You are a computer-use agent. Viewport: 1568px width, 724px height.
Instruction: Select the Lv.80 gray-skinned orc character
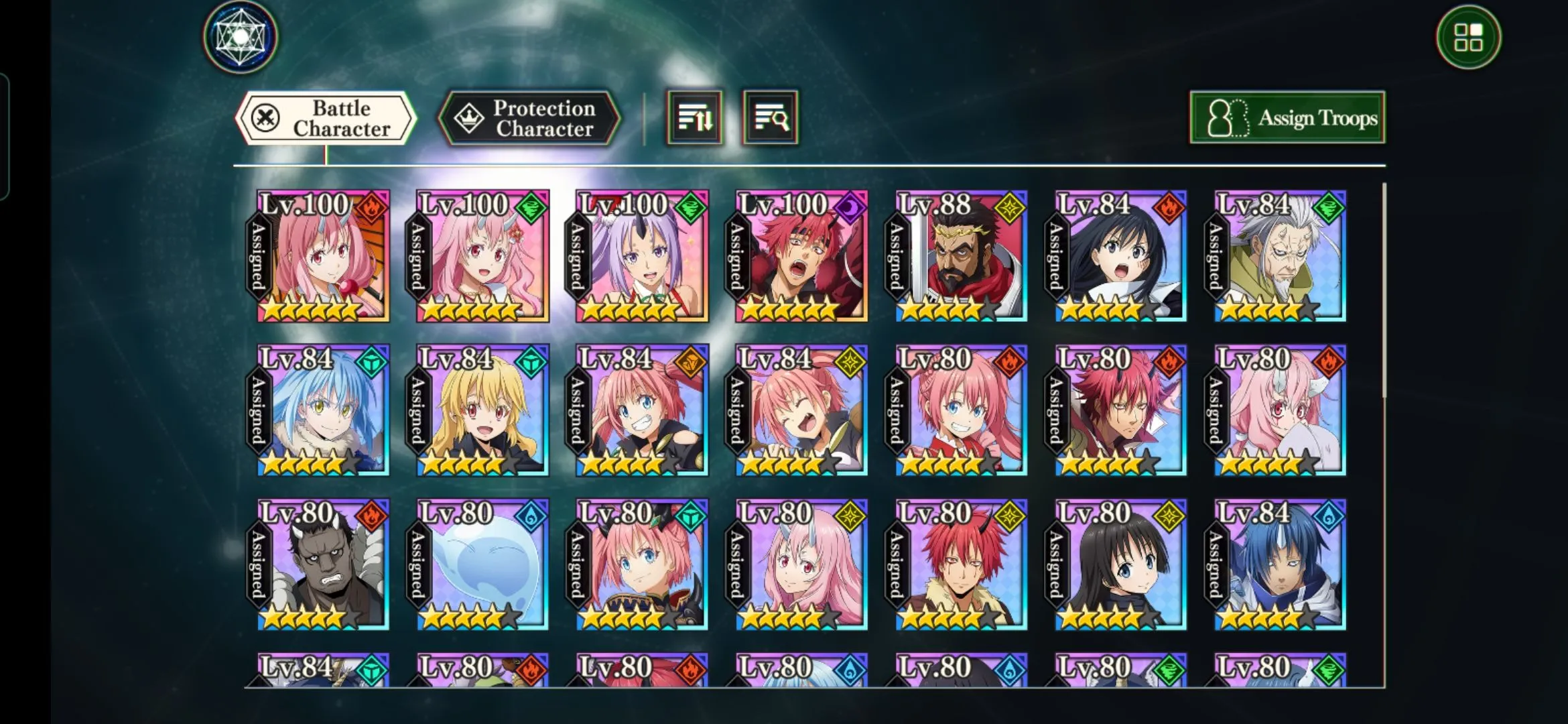323,564
